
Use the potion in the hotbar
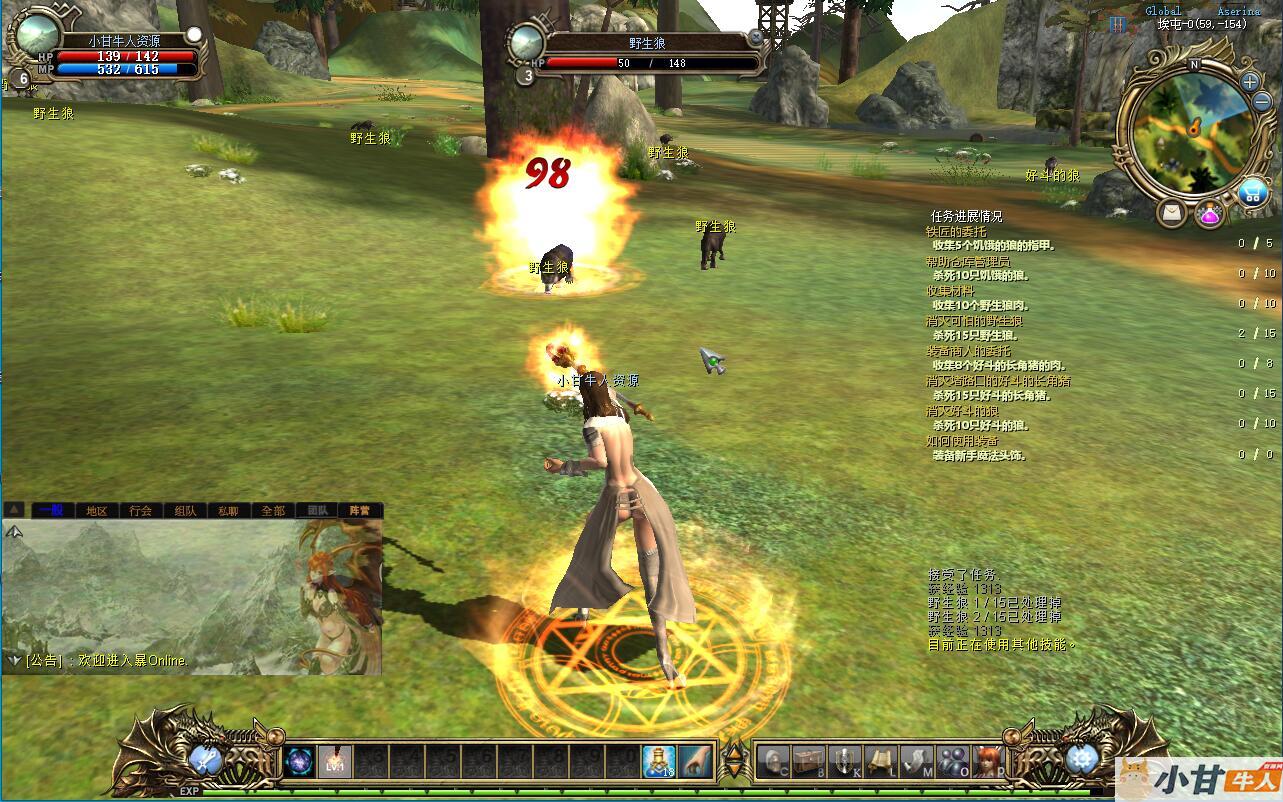point(658,761)
